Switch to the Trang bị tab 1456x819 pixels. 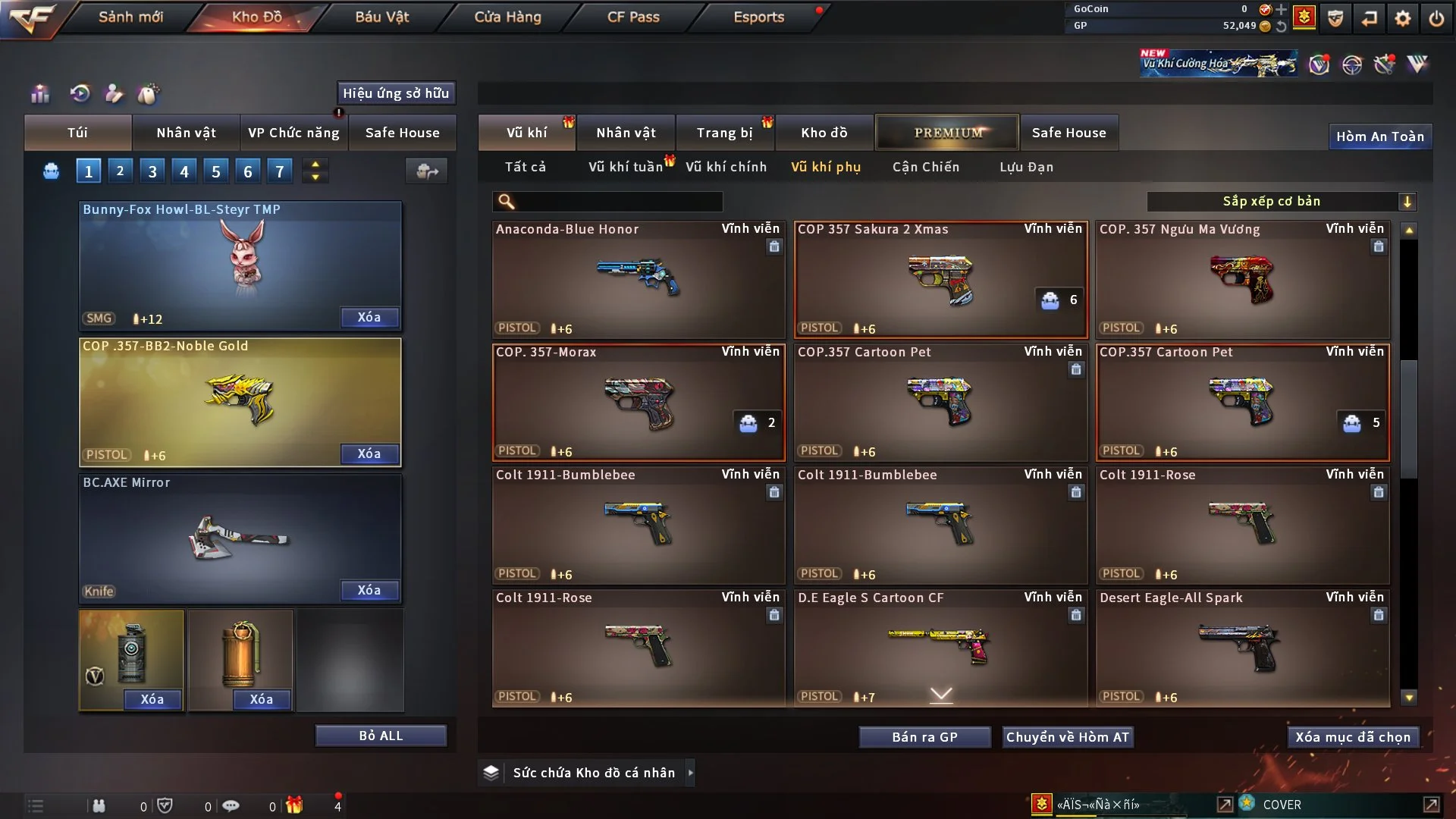(724, 133)
